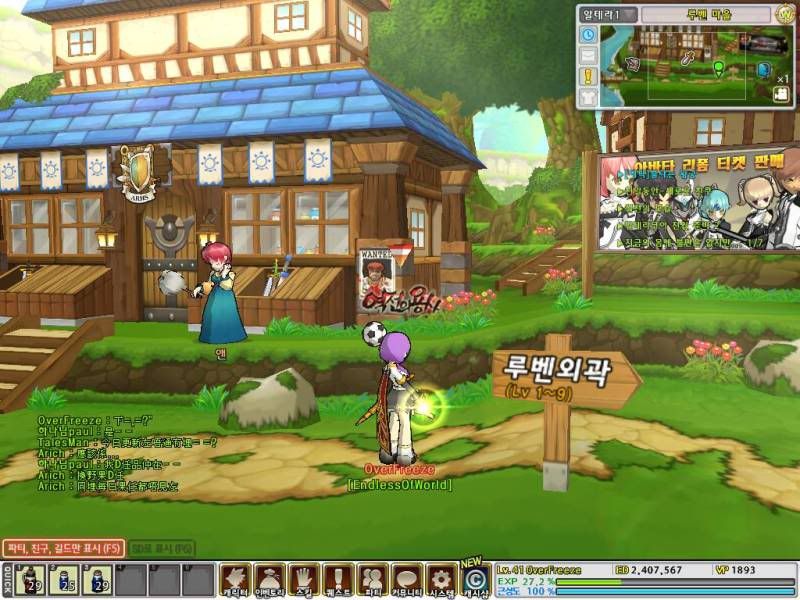The width and height of the screenshot is (800, 600).
Task: Click the blue marker on the minimap
Action: pyautogui.click(x=764, y=69)
